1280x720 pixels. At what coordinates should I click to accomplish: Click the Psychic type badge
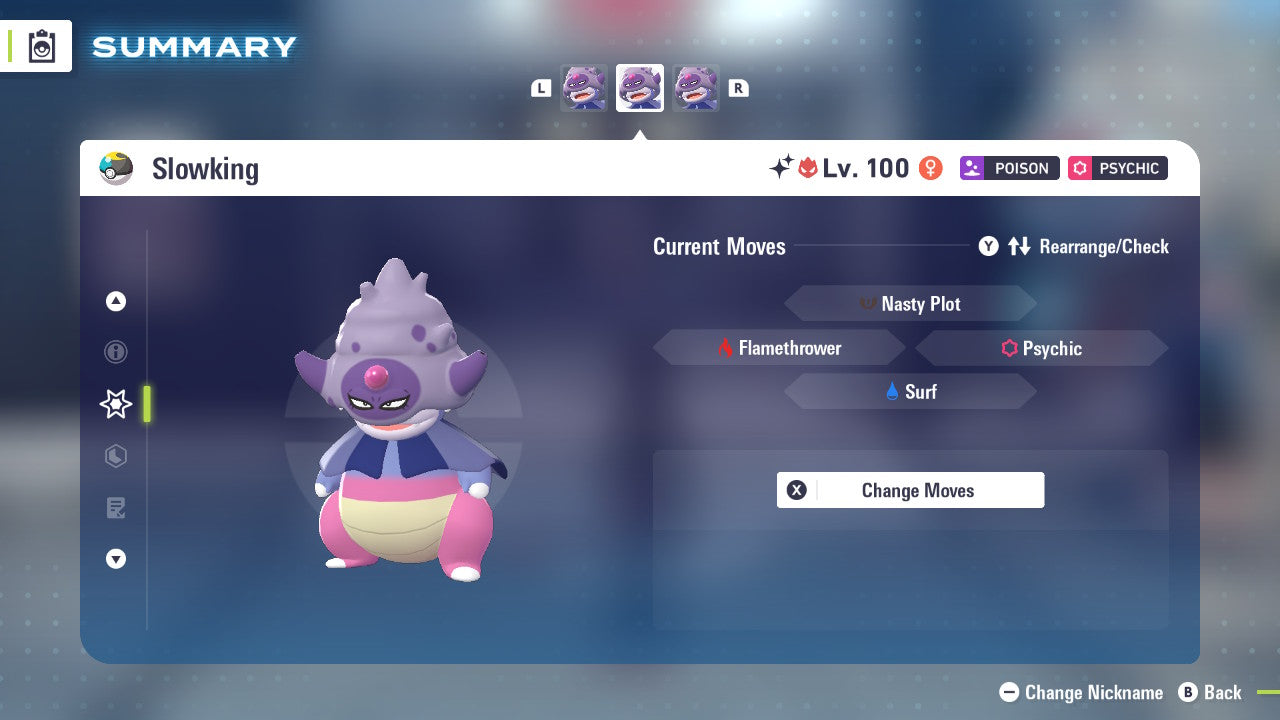click(x=1117, y=168)
